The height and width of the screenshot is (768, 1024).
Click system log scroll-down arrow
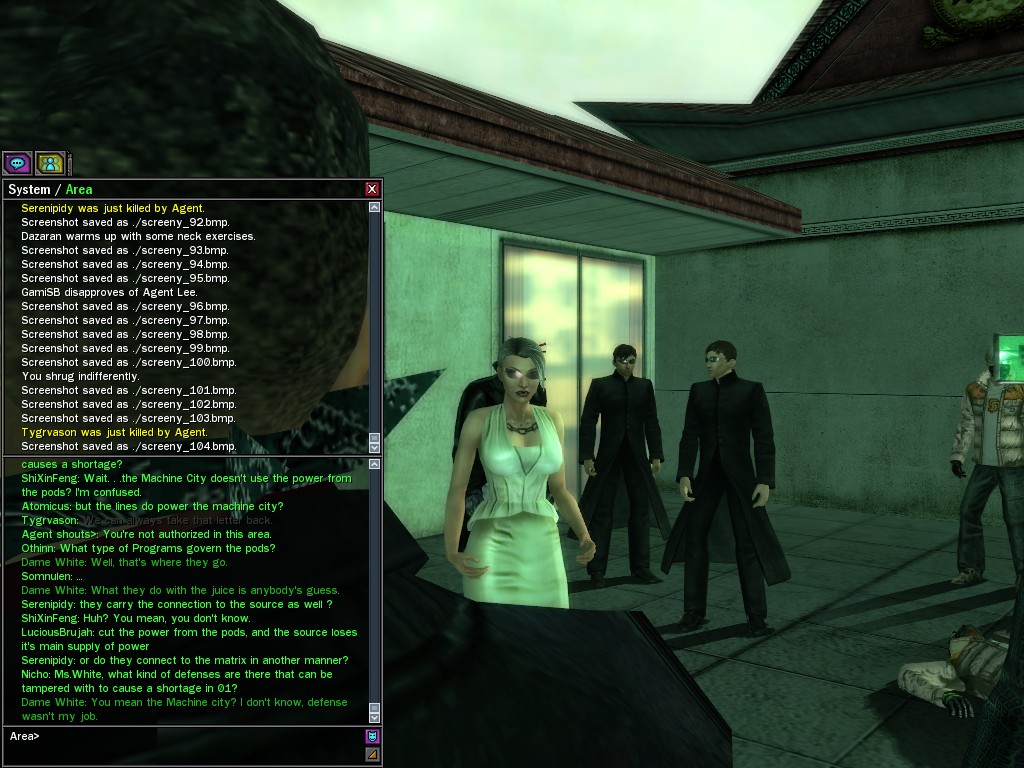tap(374, 448)
